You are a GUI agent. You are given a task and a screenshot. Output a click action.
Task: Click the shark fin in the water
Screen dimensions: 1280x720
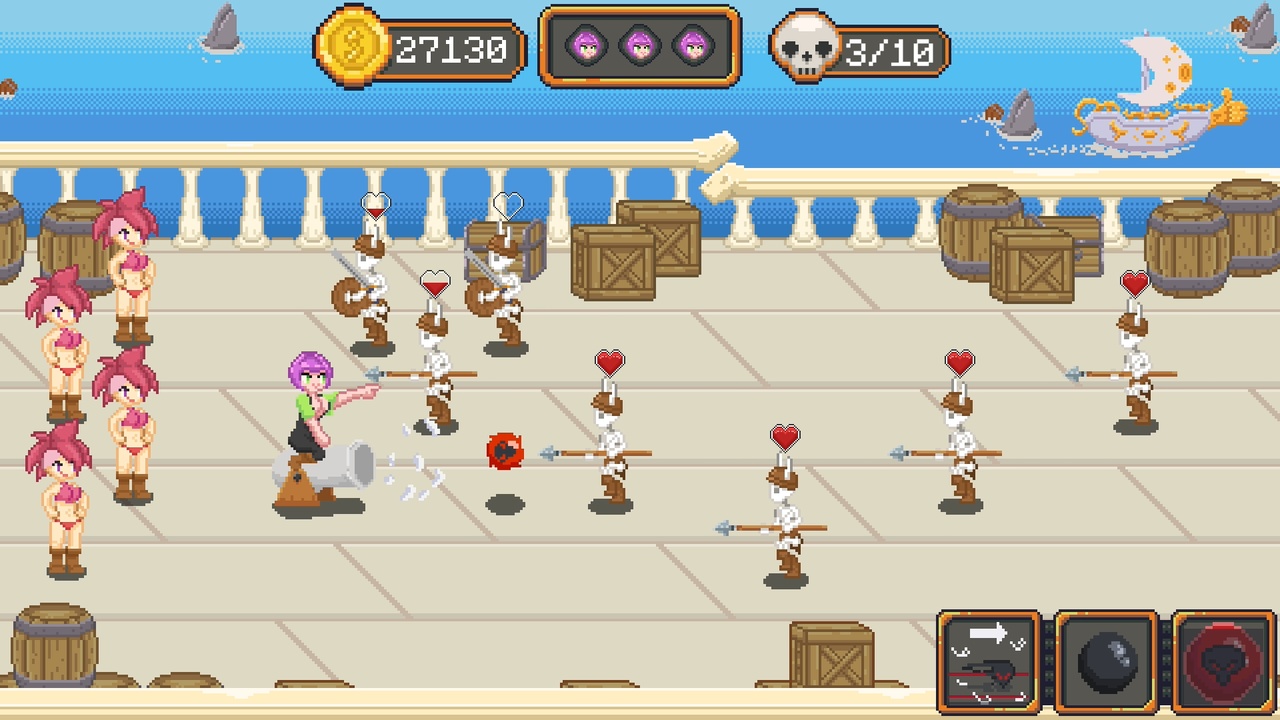(x=222, y=25)
